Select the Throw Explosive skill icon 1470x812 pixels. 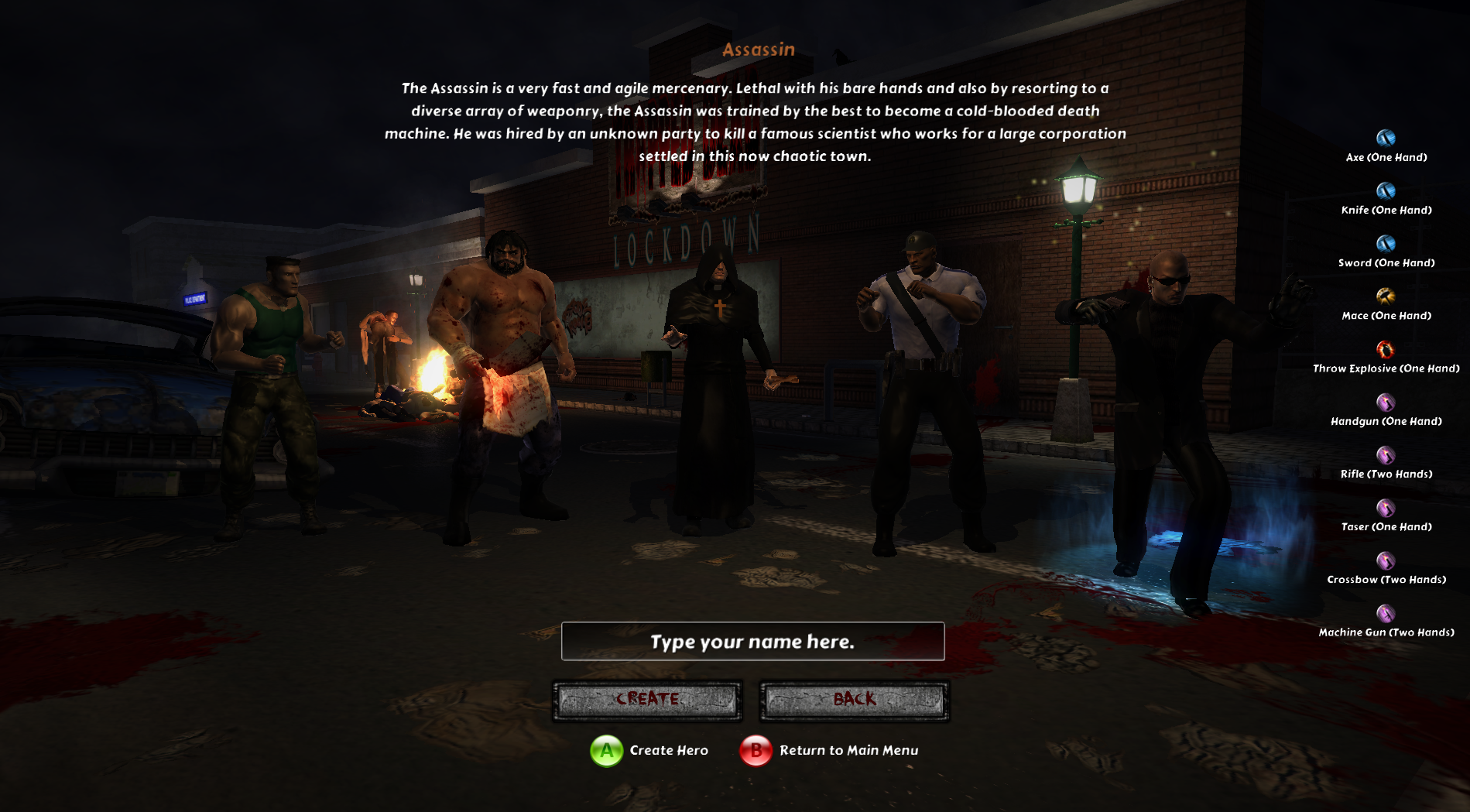click(1386, 350)
